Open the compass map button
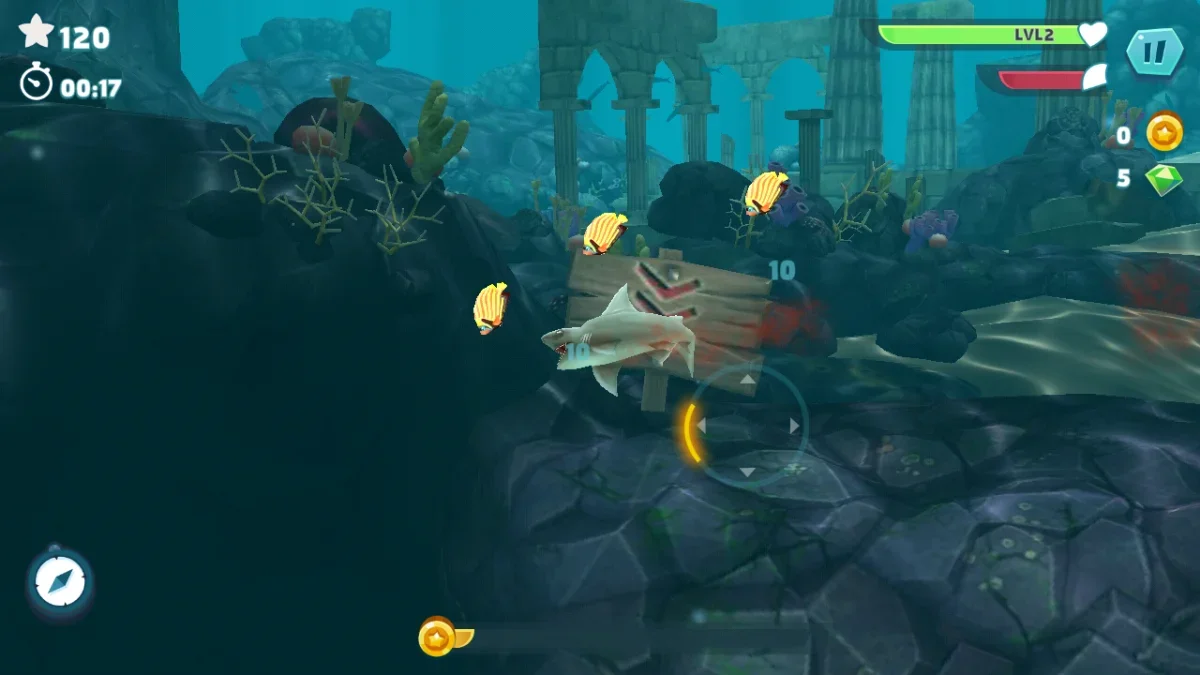The width and height of the screenshot is (1200, 675). click(60, 581)
